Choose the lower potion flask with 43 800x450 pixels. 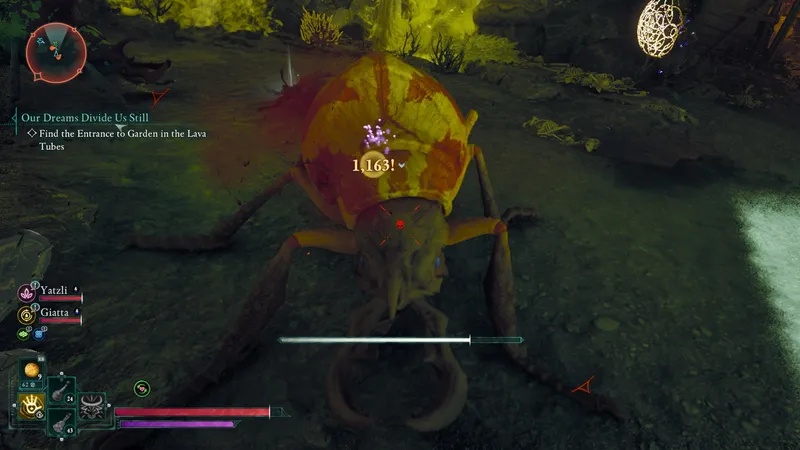coord(60,424)
